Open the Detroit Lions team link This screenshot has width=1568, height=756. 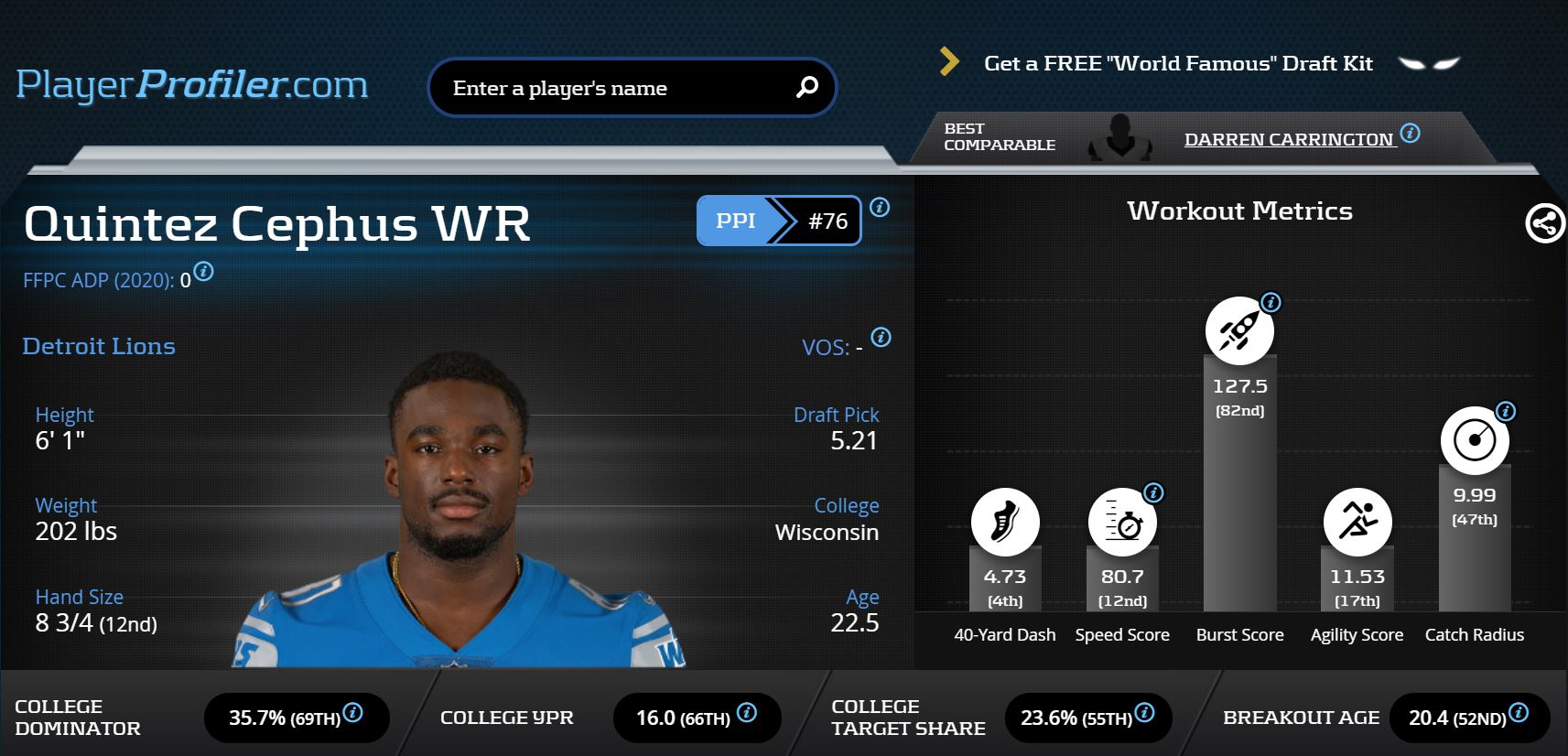pos(99,346)
